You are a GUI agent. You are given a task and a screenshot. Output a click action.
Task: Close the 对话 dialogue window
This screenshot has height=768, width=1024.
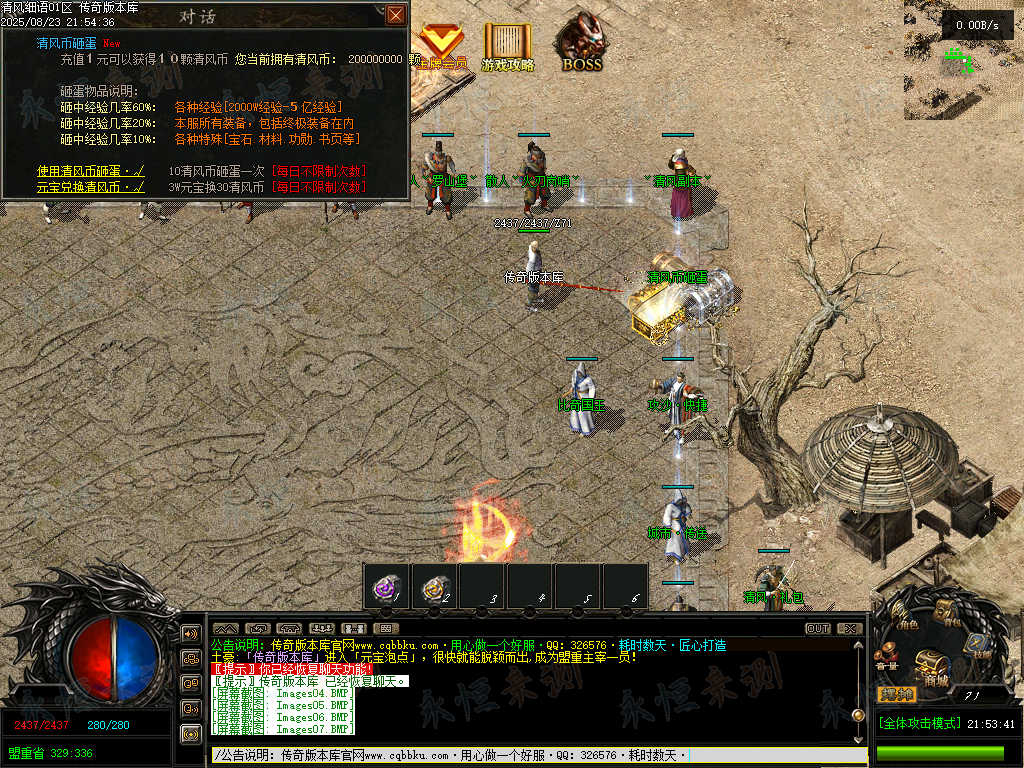(x=396, y=14)
